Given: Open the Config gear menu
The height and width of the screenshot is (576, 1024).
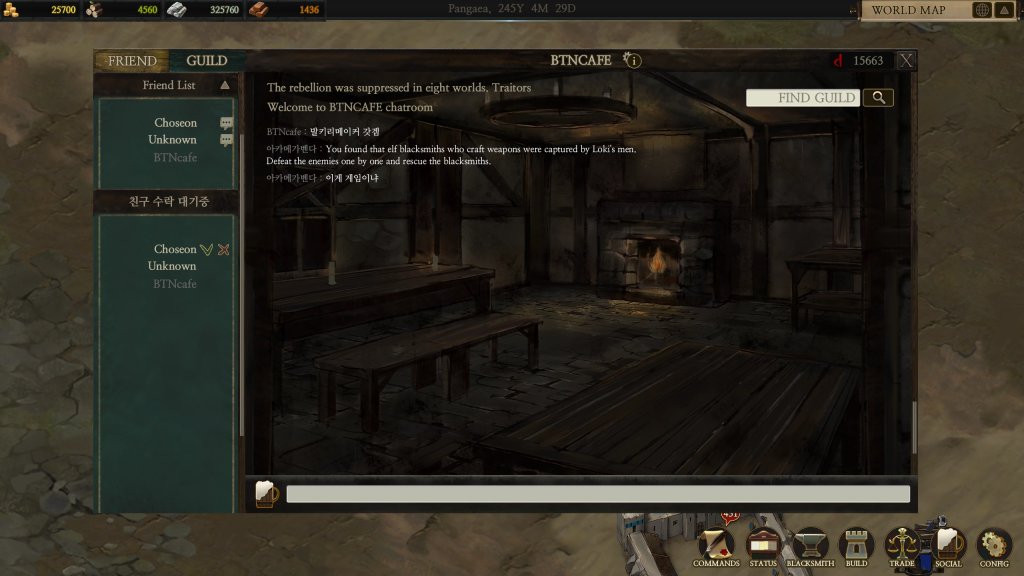Looking at the screenshot, I should pos(994,546).
